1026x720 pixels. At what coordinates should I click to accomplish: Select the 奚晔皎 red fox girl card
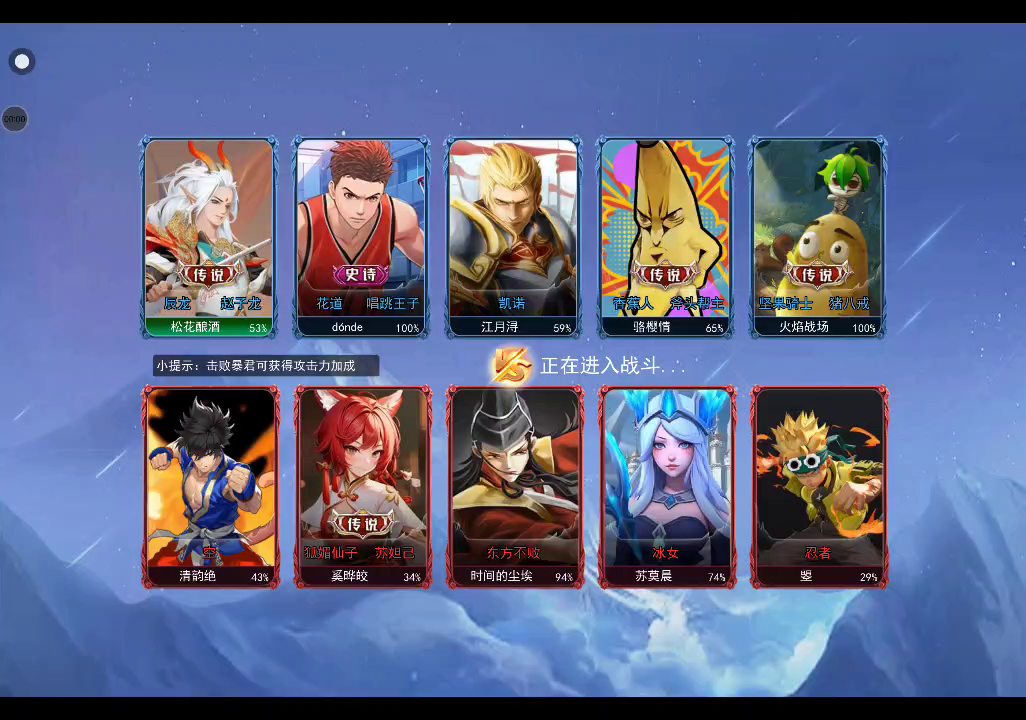[x=363, y=485]
